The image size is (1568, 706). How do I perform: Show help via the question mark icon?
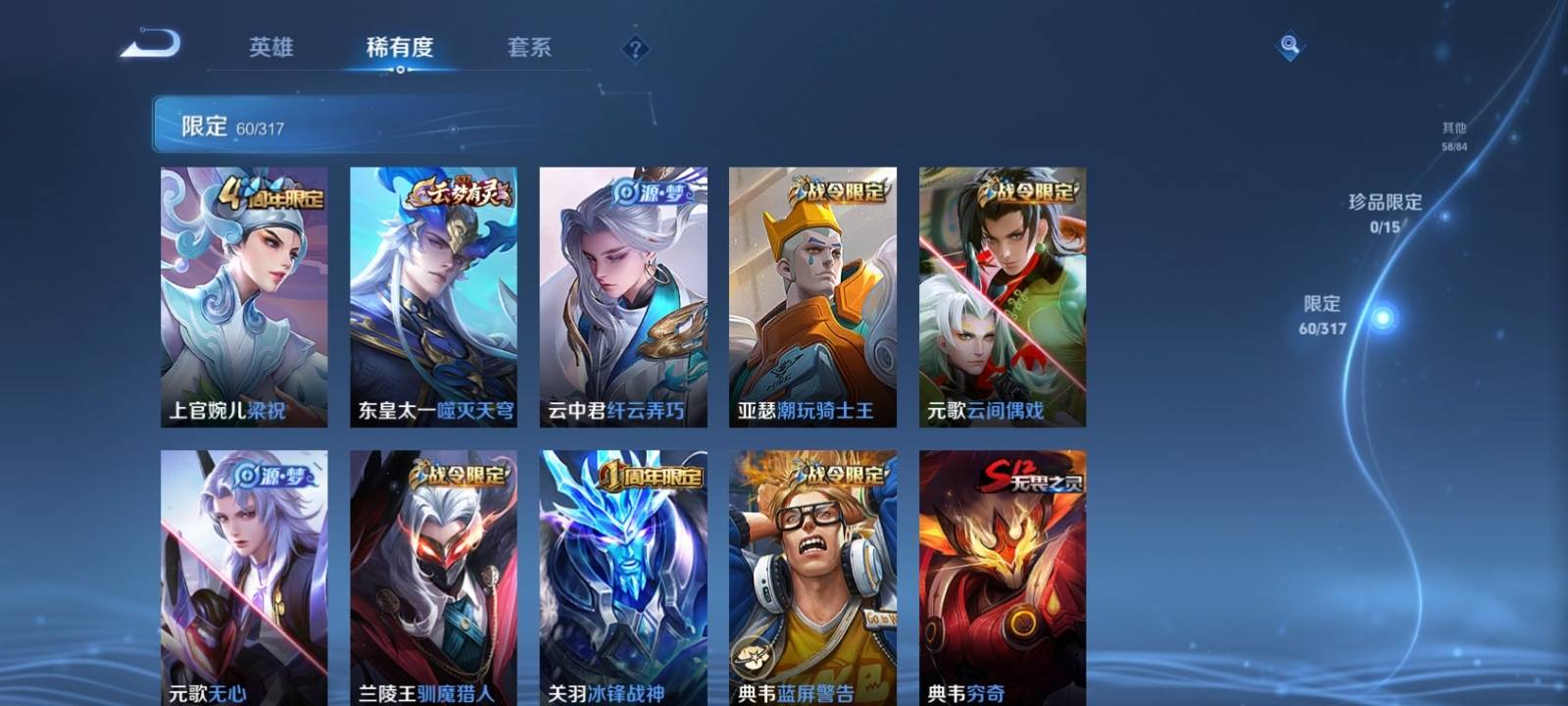tap(635, 48)
